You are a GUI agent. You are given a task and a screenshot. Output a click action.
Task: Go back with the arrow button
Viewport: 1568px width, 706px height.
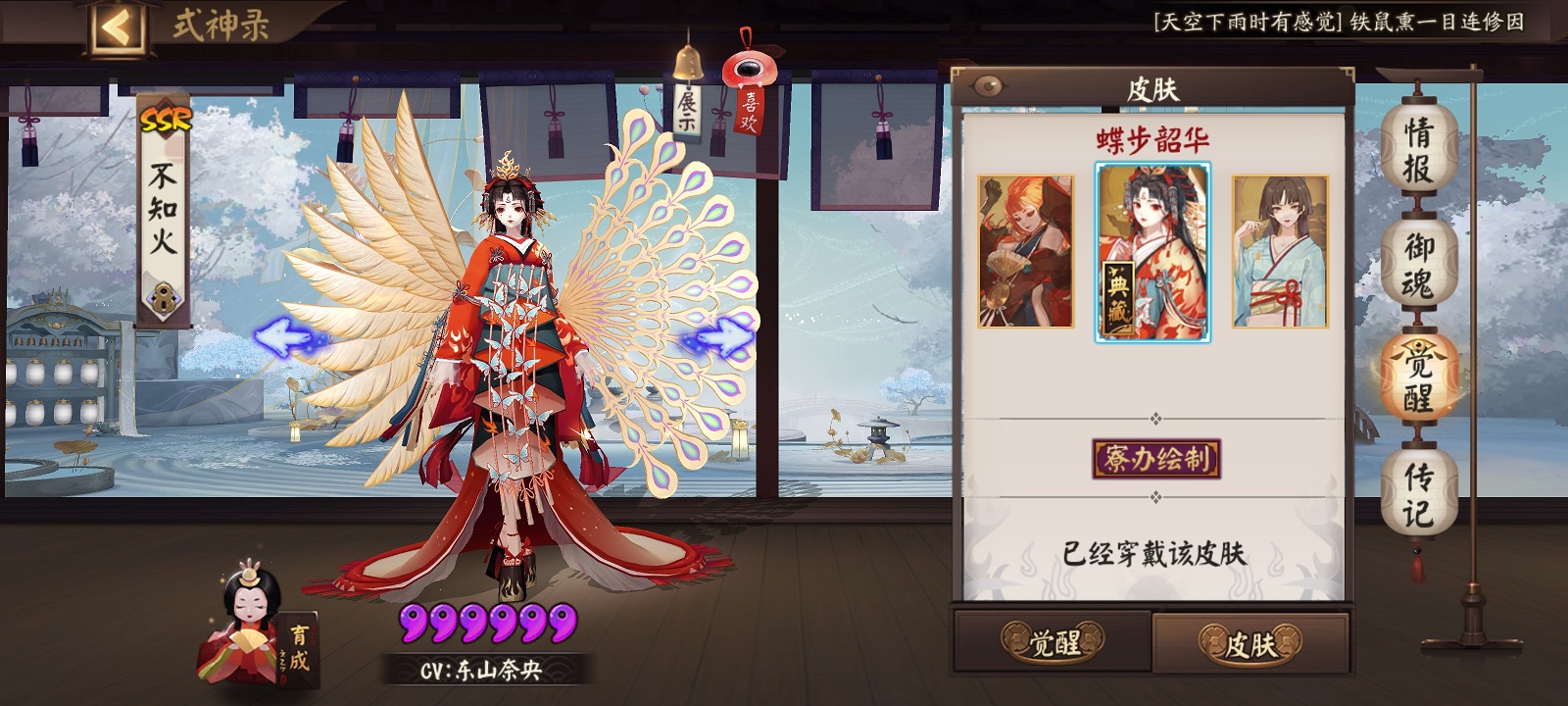tap(117, 26)
